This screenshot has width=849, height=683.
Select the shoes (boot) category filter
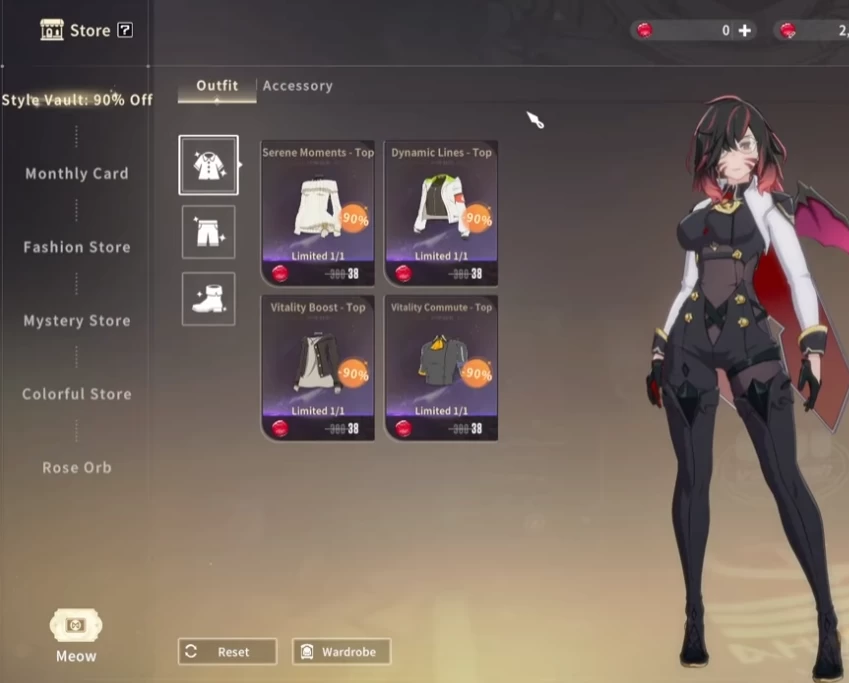[208, 299]
